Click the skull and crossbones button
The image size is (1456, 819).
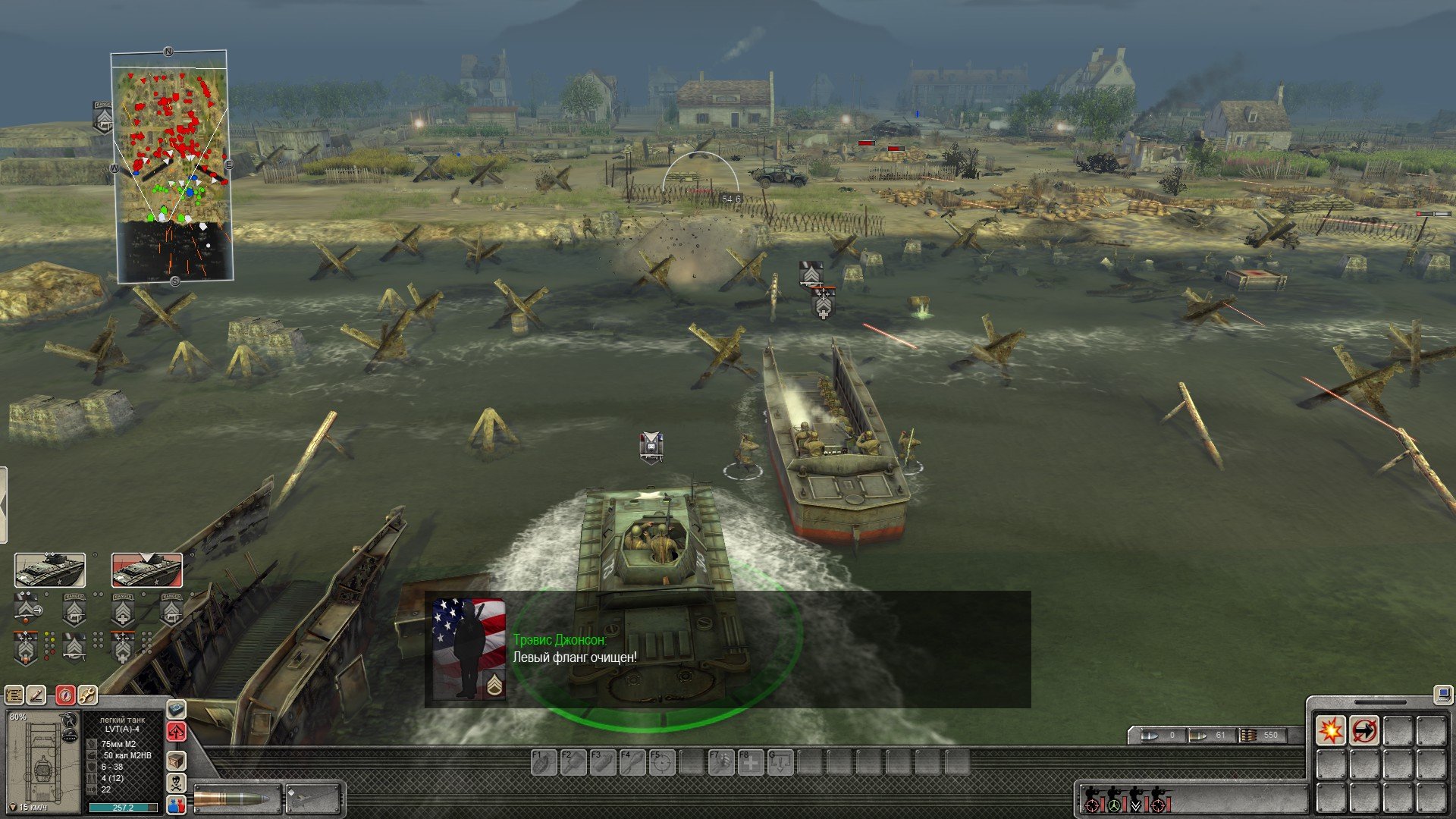(176, 782)
